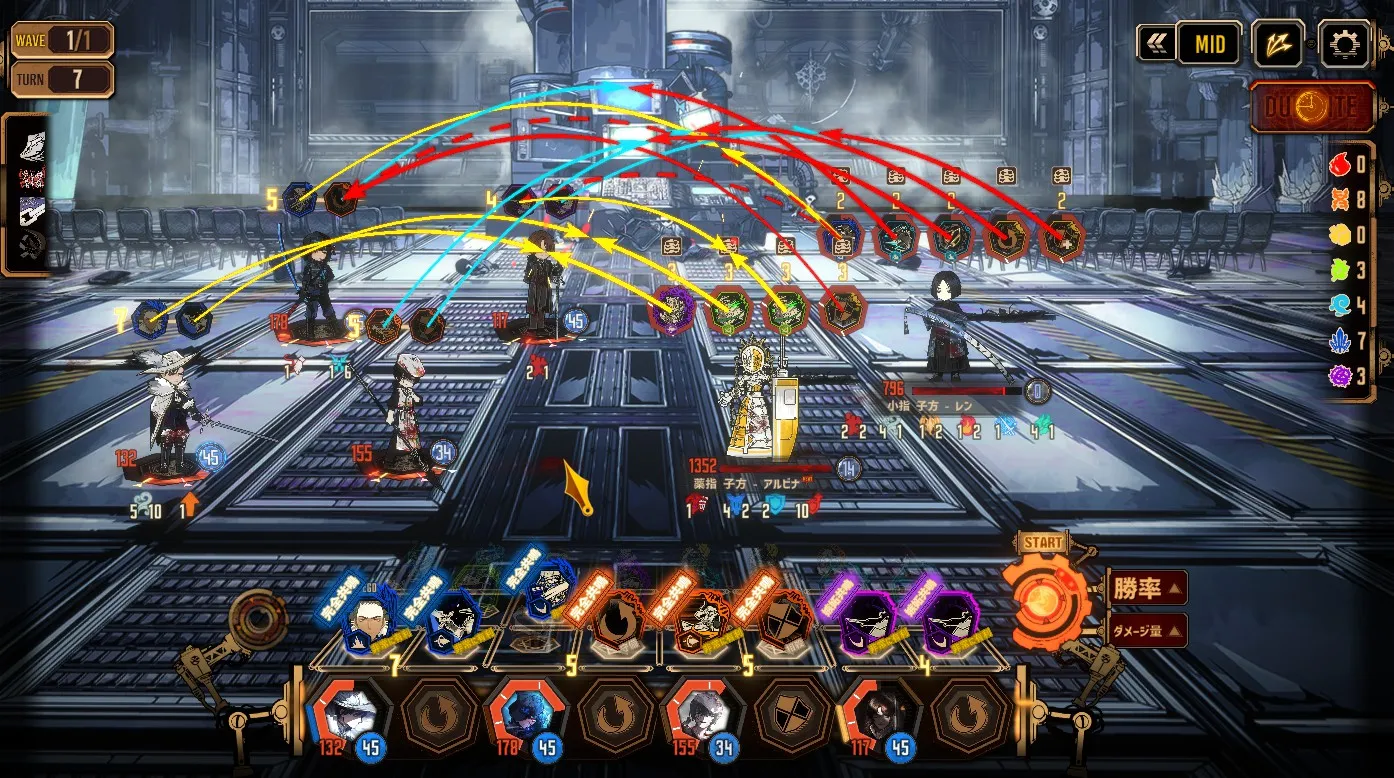Open the gear settings menu
Screen dimensions: 1394x778
[1344, 44]
